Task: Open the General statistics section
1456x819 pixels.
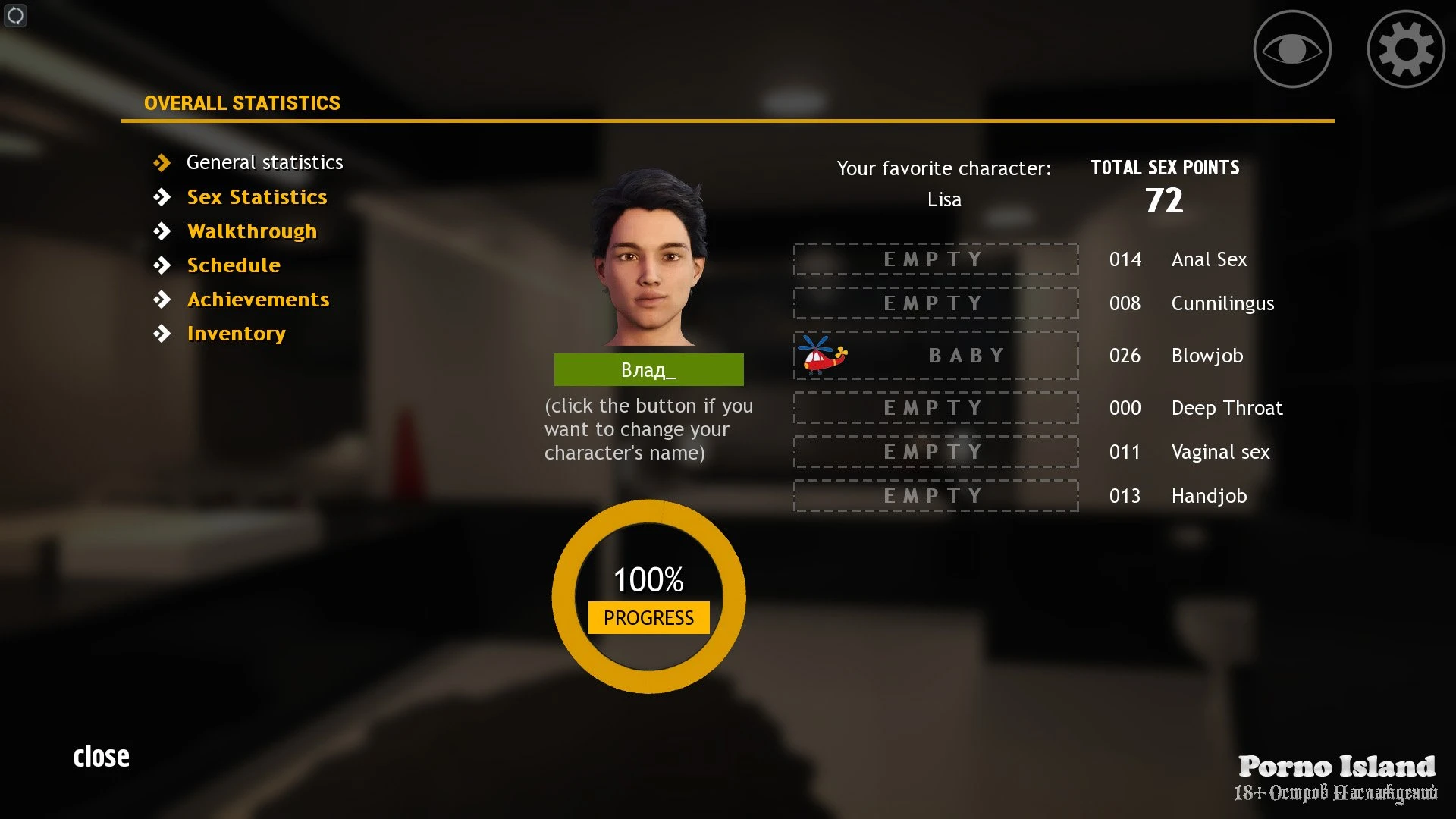Action: pos(264,162)
